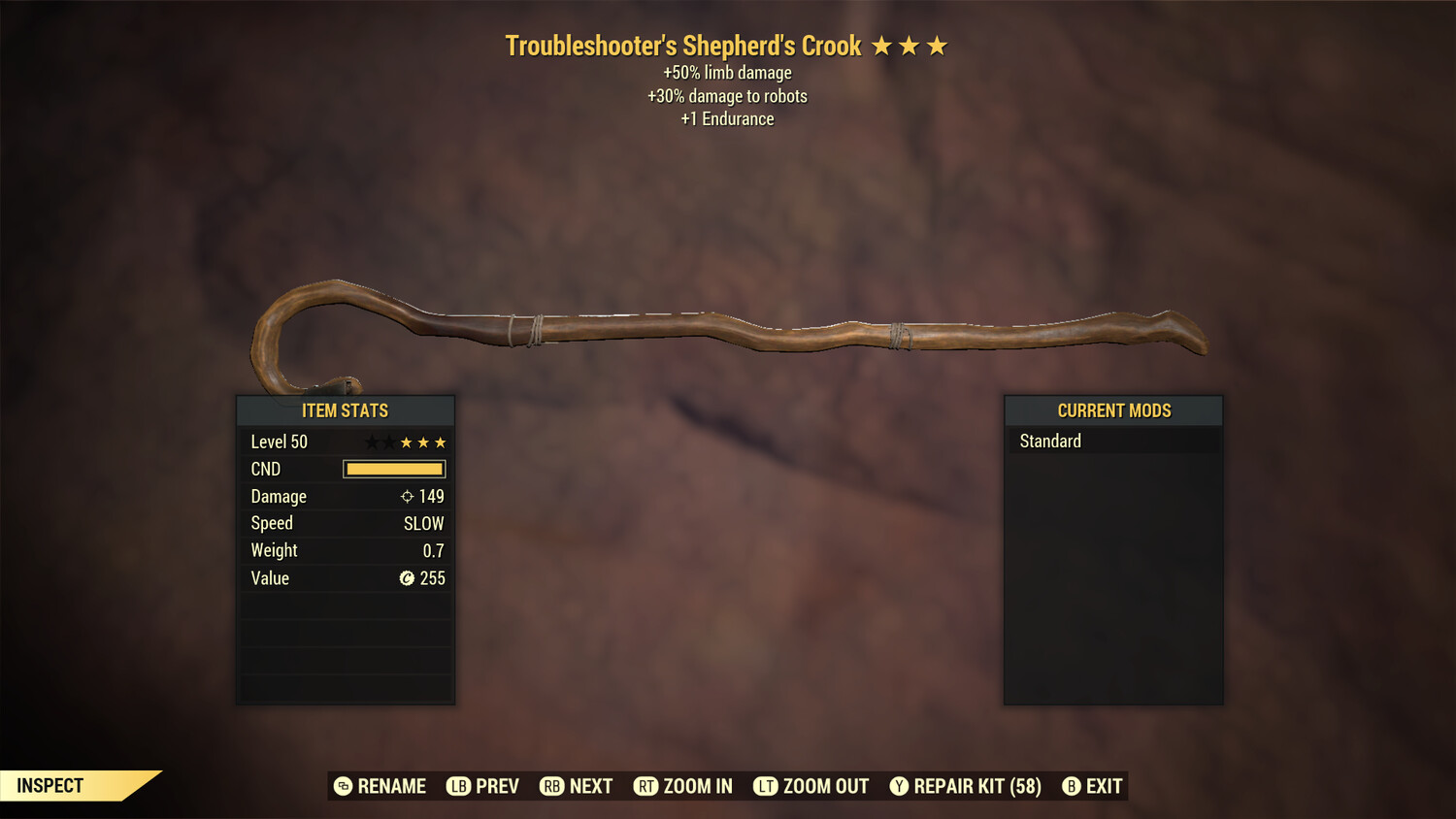The width and height of the screenshot is (1456, 819).
Task: Use REPAIR KIT (58) on the weapon
Action: [x=966, y=786]
